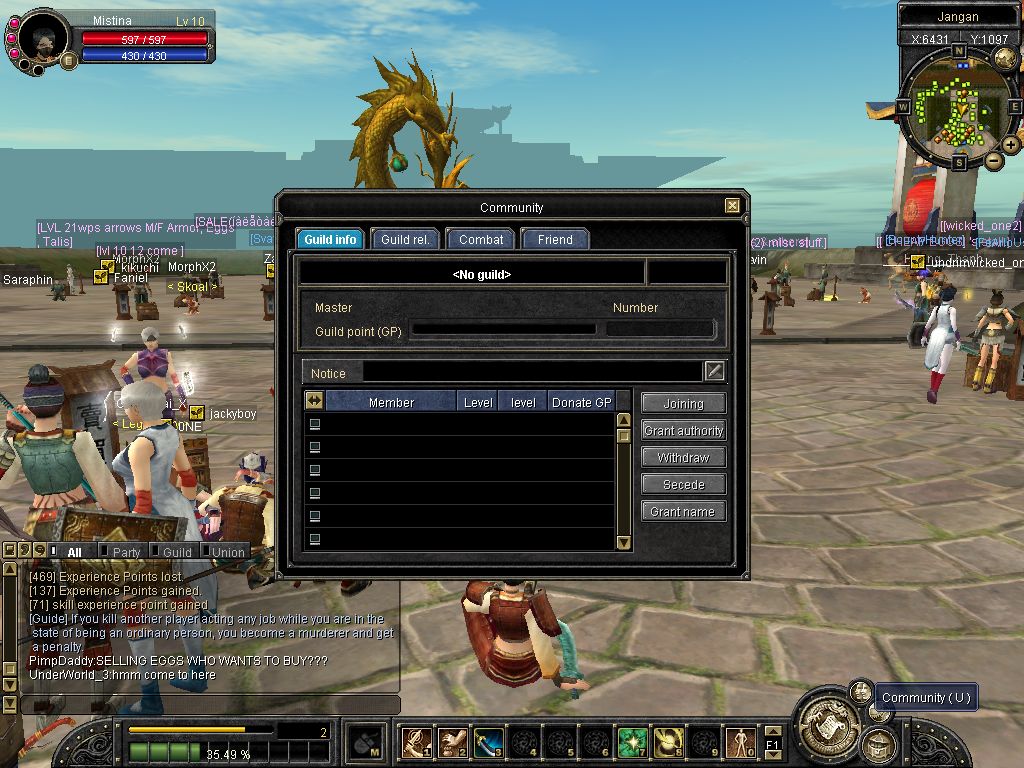Click the chat message input bar
This screenshot has height=768, width=1024.
pyautogui.click(x=210, y=704)
